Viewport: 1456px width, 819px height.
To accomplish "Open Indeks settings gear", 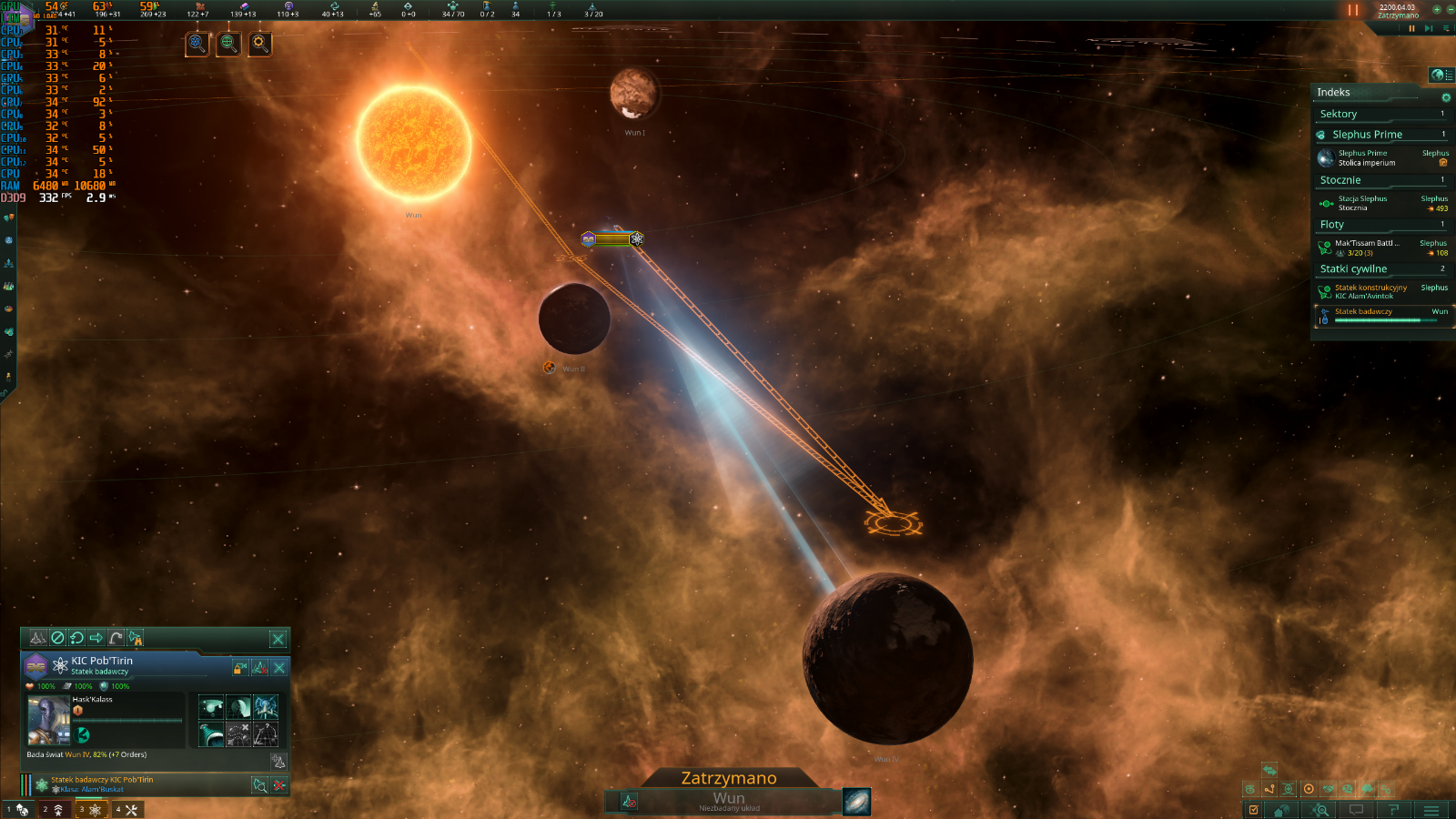I will [x=1446, y=97].
